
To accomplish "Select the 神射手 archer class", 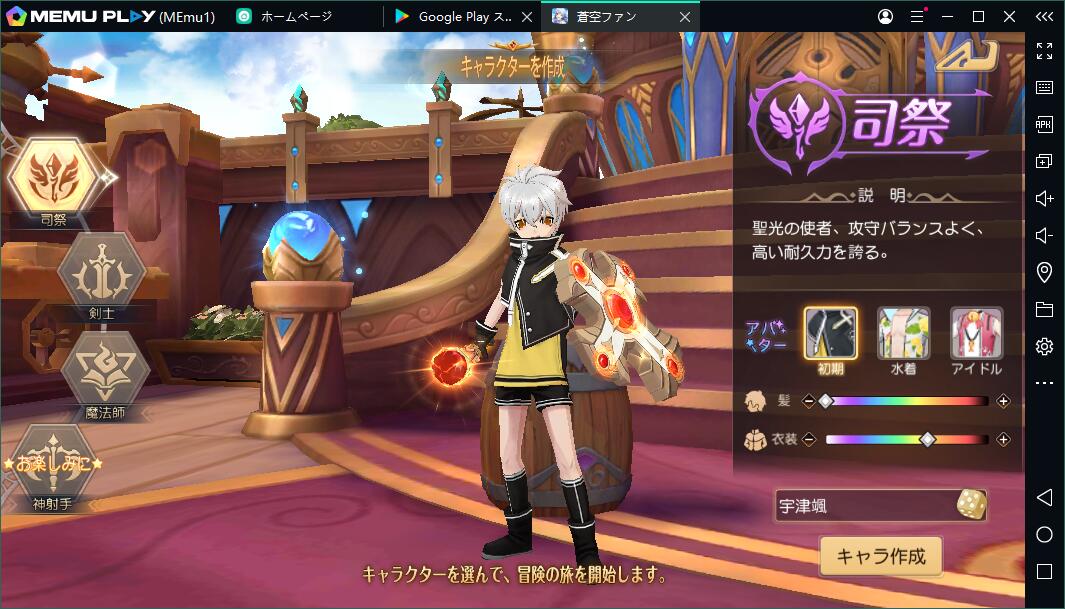I will point(53,465).
